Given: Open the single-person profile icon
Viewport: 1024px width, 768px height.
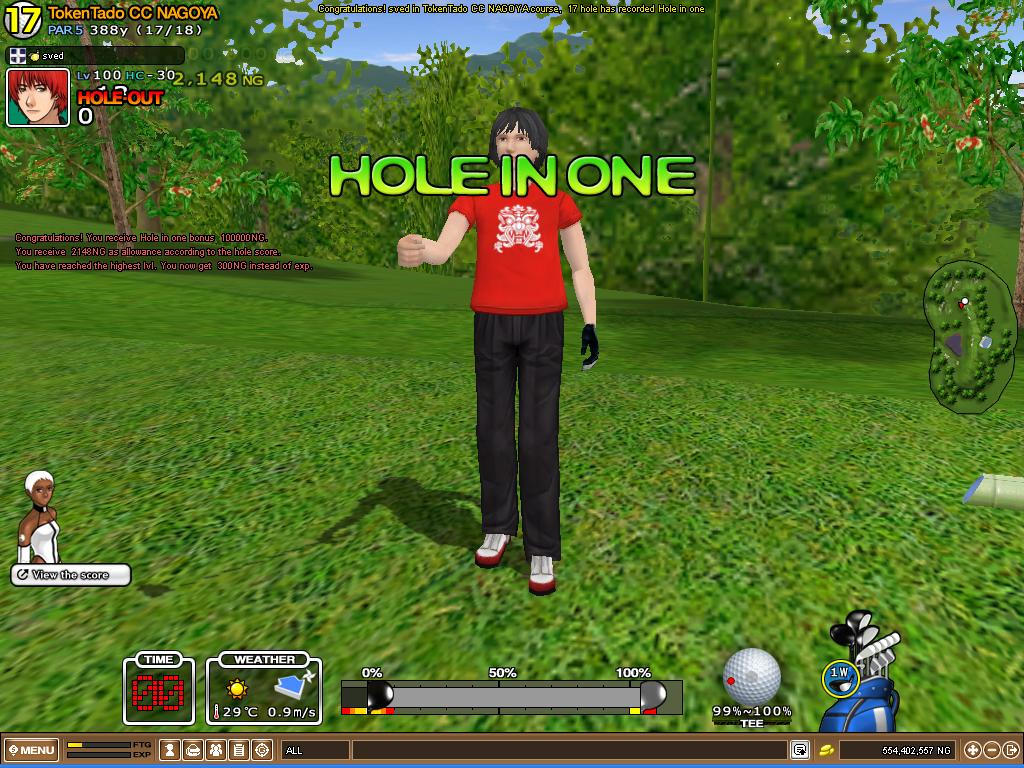Looking at the screenshot, I should click(x=171, y=750).
